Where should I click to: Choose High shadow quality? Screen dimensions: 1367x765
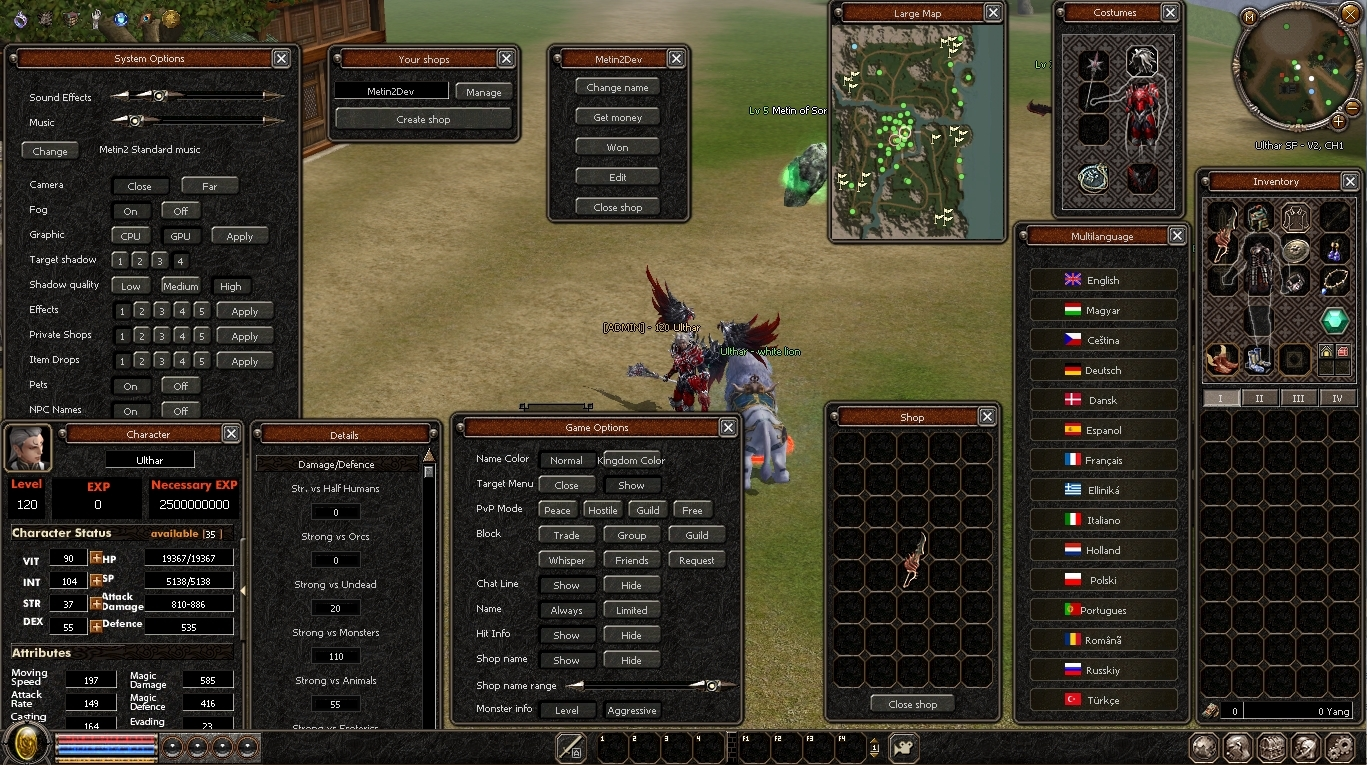pos(231,286)
